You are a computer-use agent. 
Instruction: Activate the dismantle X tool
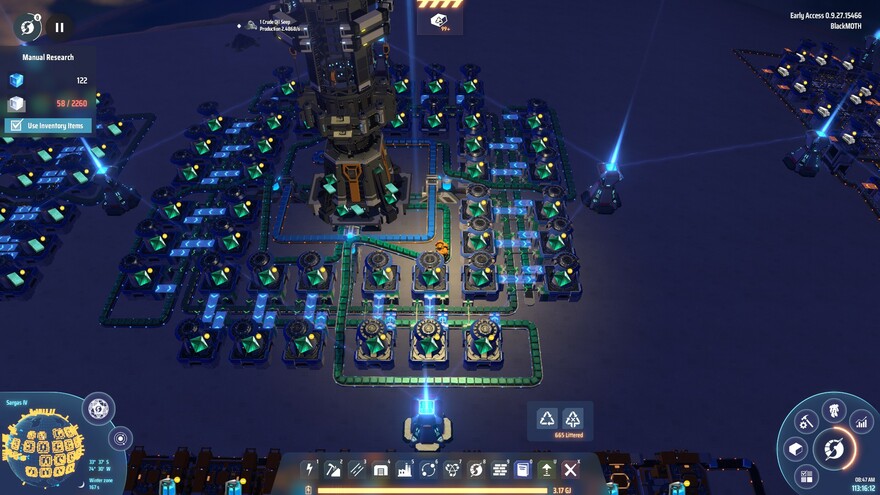point(571,469)
